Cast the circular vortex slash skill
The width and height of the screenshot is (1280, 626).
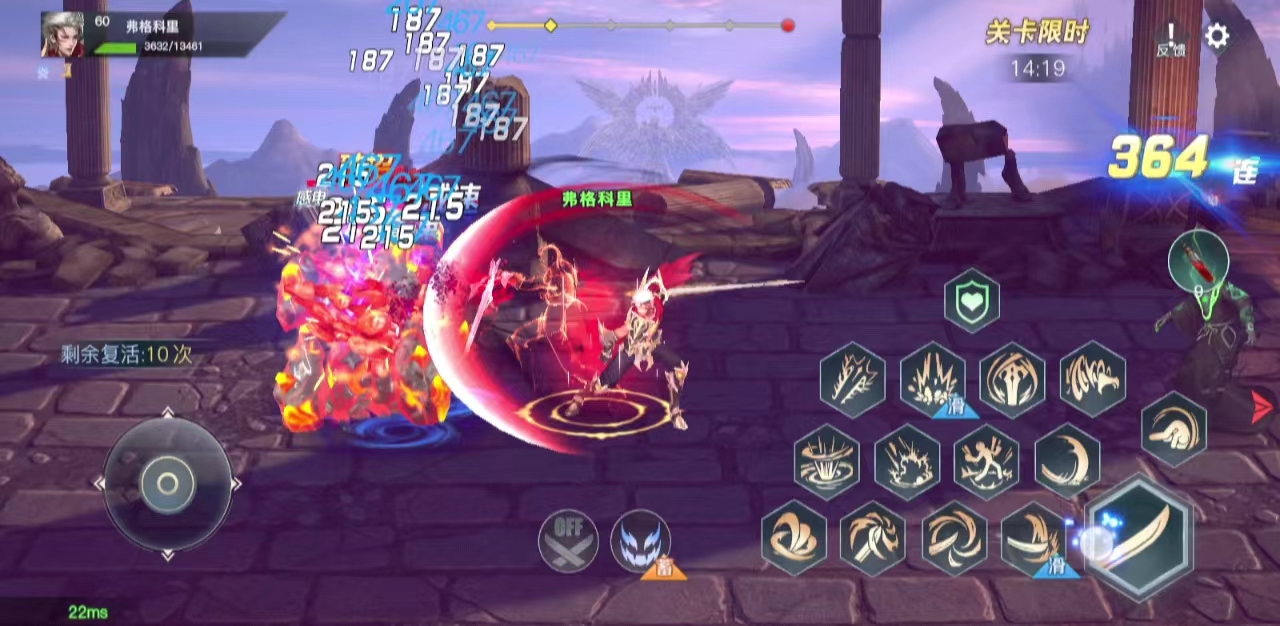[x=953, y=537]
